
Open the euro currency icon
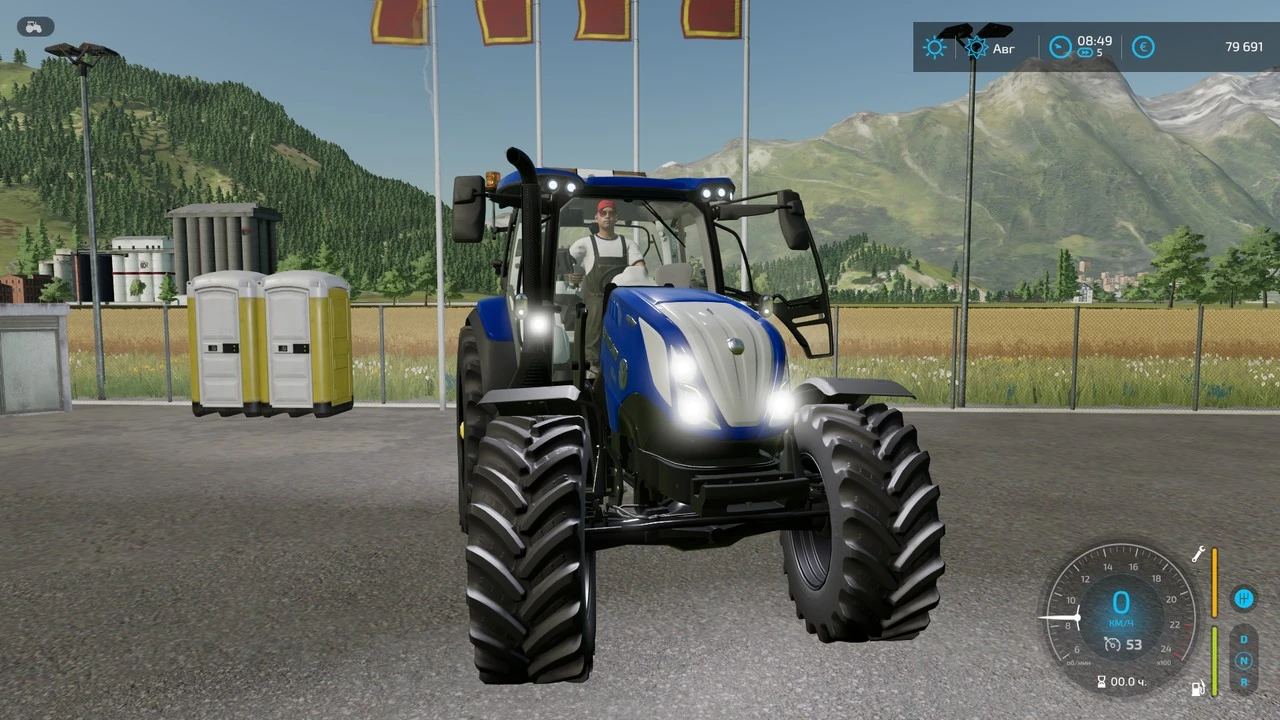tap(1142, 46)
